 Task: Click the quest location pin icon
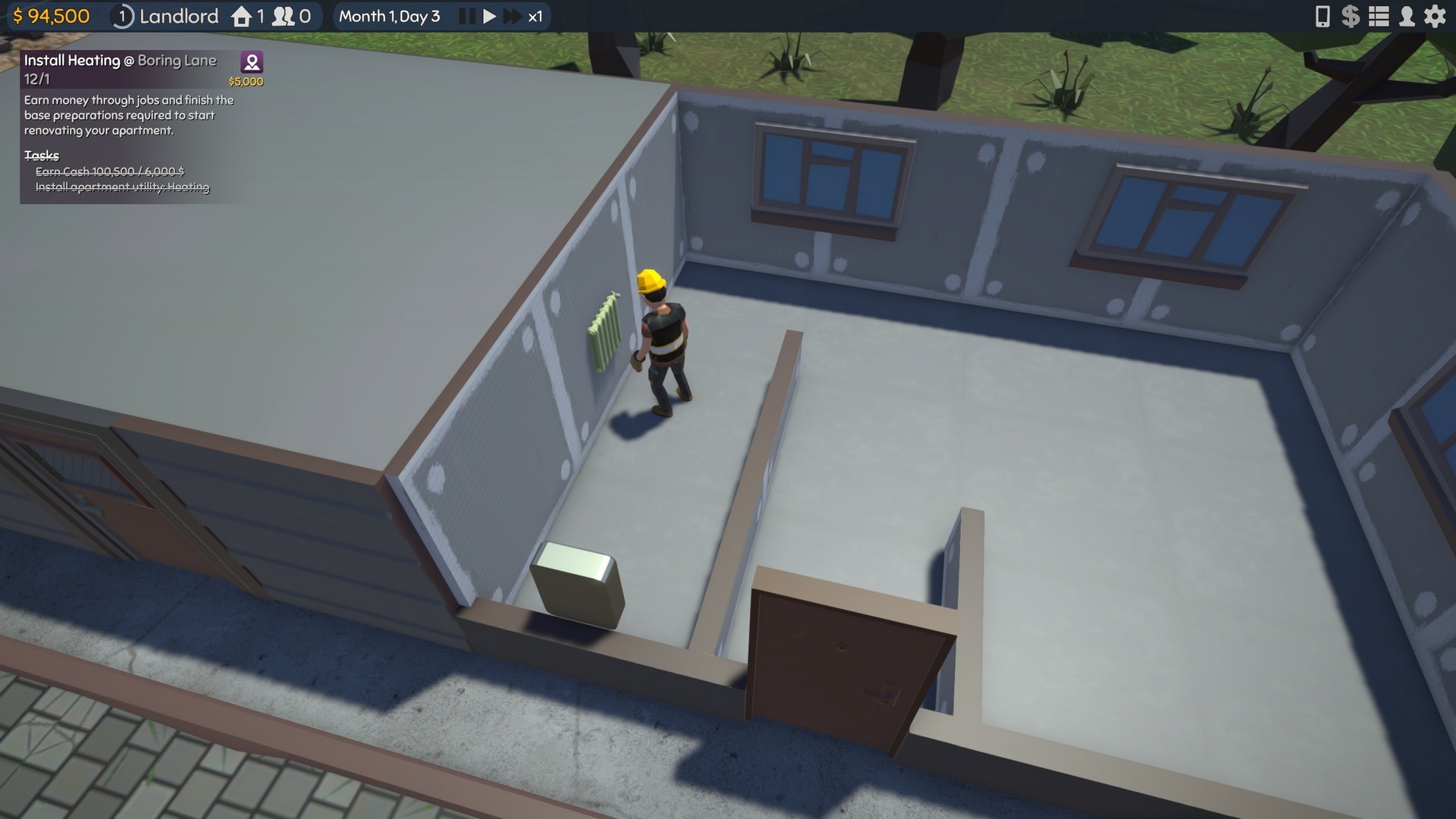[251, 61]
